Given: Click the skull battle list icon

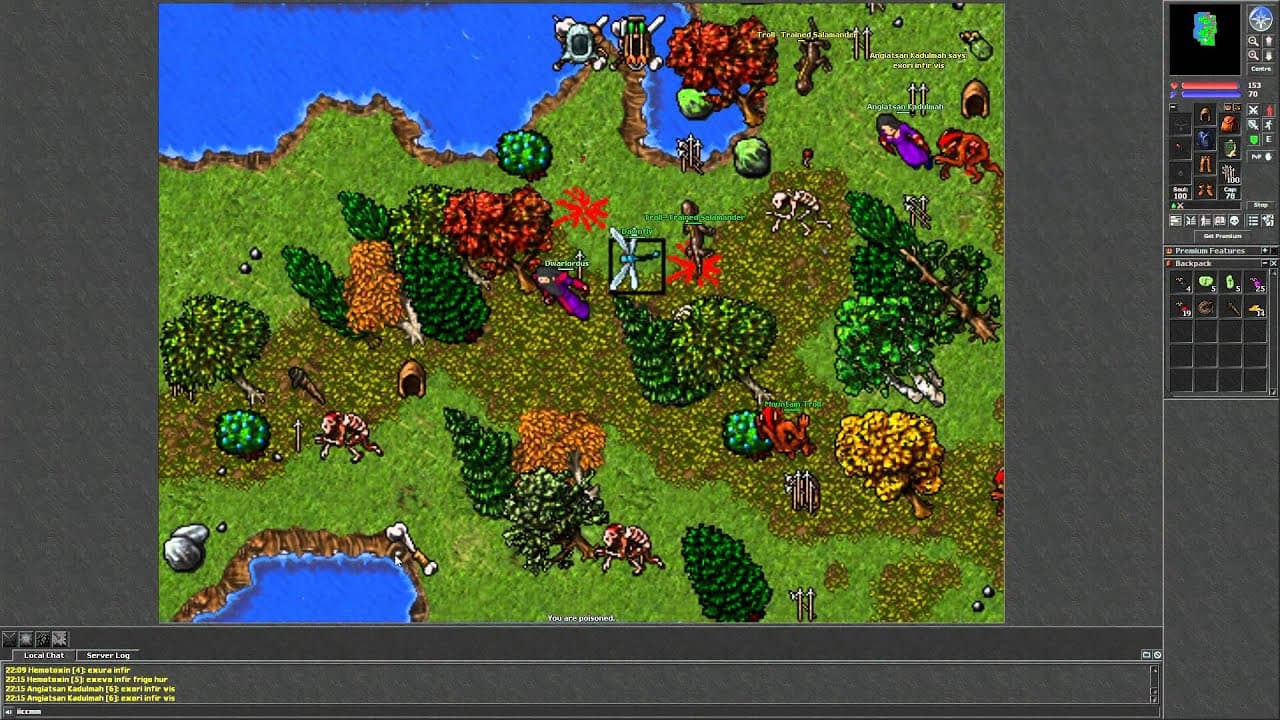Looking at the screenshot, I should [1234, 220].
